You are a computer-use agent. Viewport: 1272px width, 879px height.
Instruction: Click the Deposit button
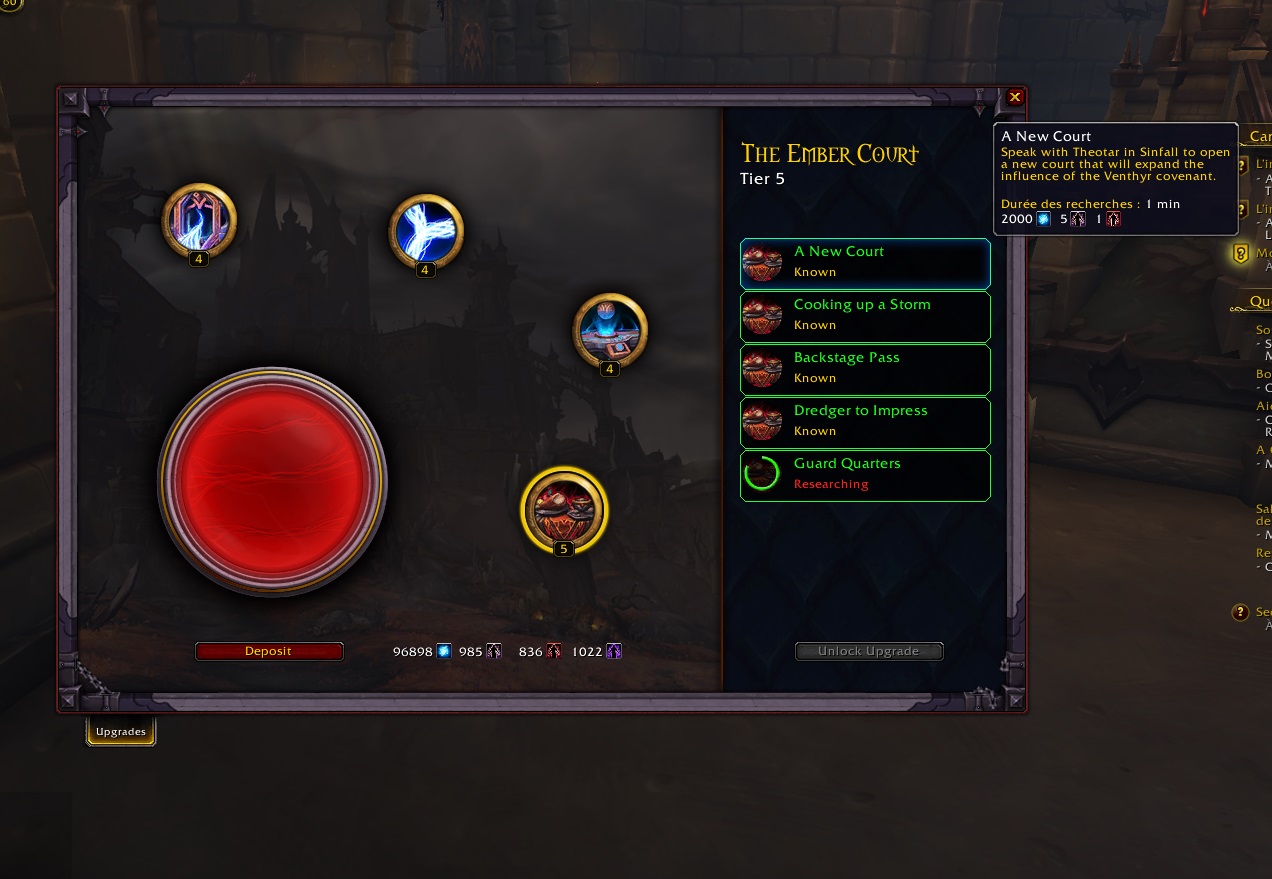pyautogui.click(x=269, y=651)
